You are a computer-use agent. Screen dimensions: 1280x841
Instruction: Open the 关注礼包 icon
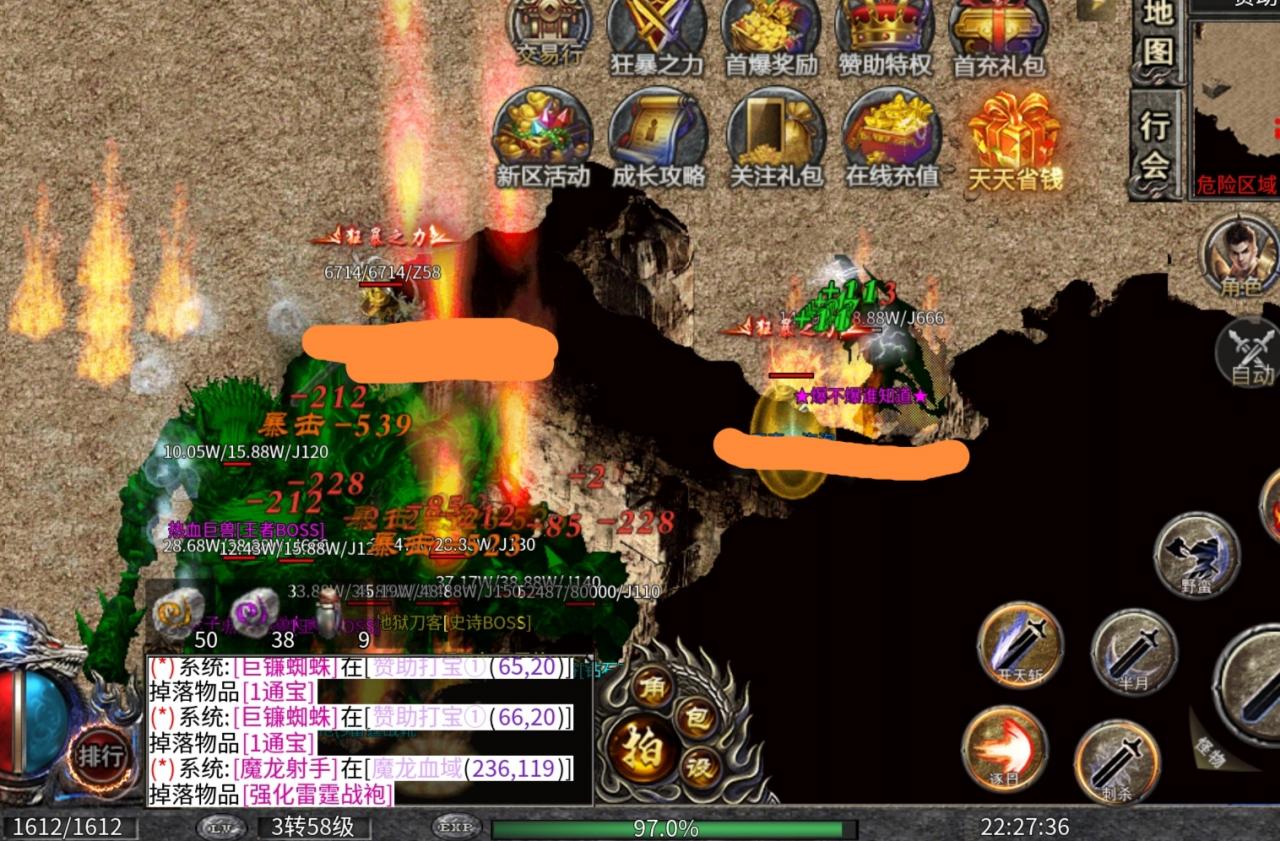(776, 137)
